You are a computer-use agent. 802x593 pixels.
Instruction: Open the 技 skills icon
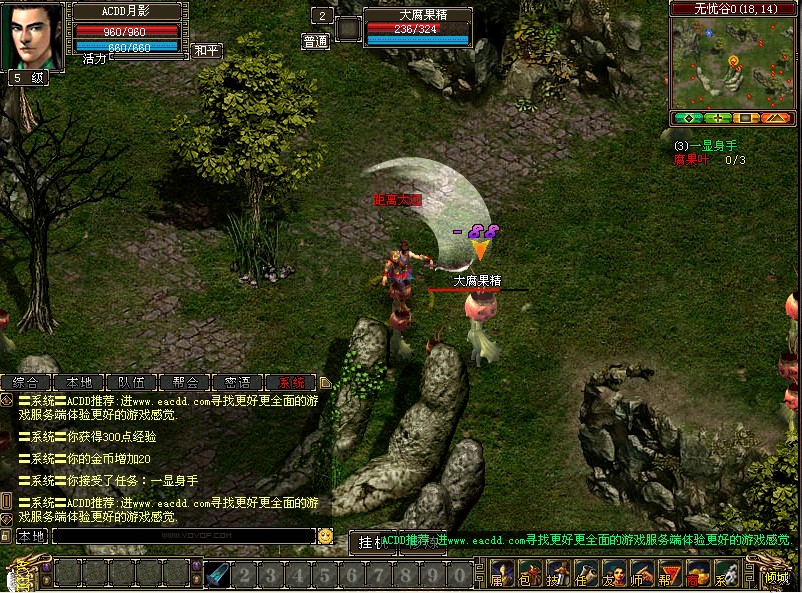point(558,575)
